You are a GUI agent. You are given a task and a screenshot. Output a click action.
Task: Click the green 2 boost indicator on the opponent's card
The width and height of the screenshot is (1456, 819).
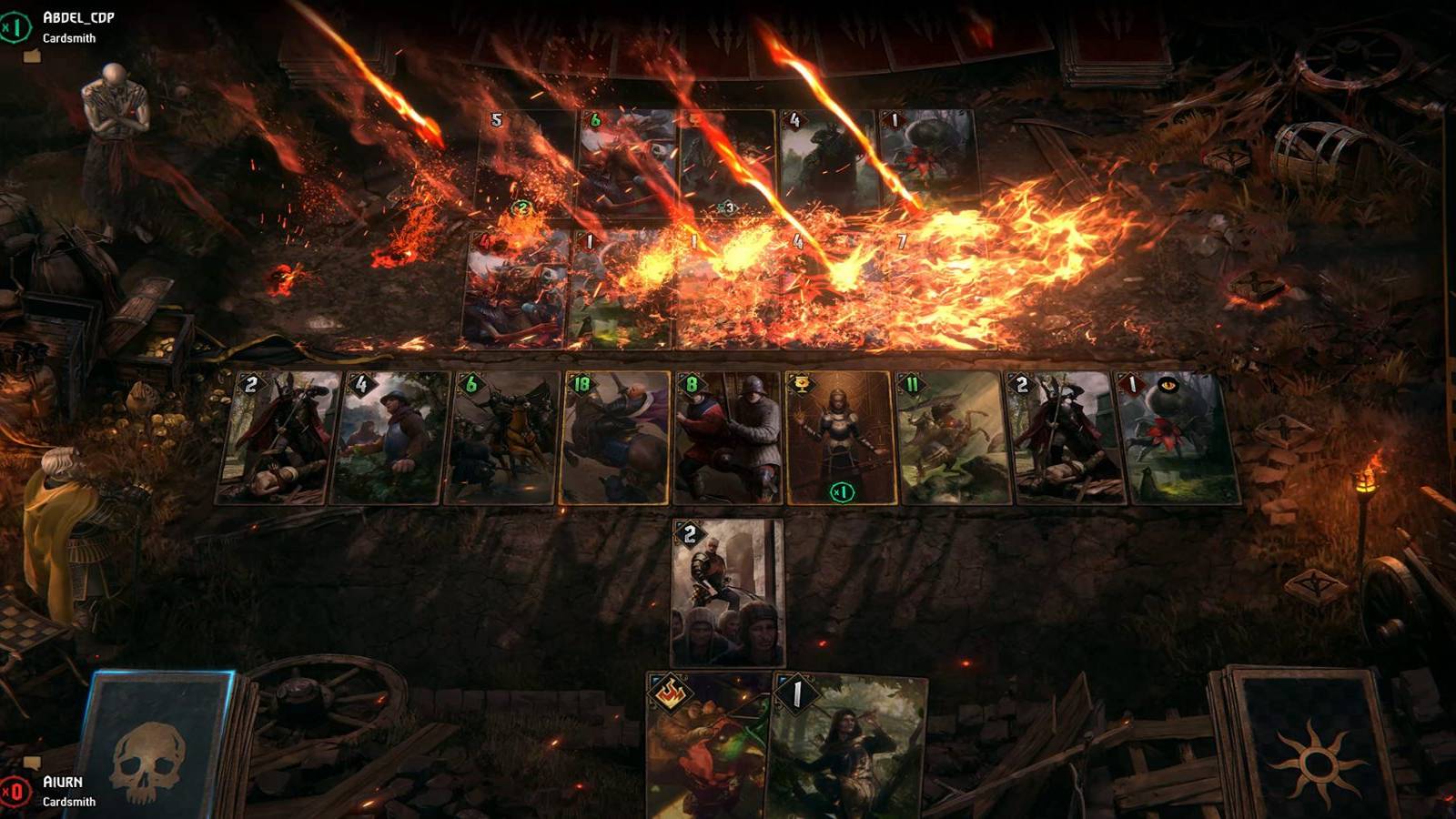[x=522, y=207]
